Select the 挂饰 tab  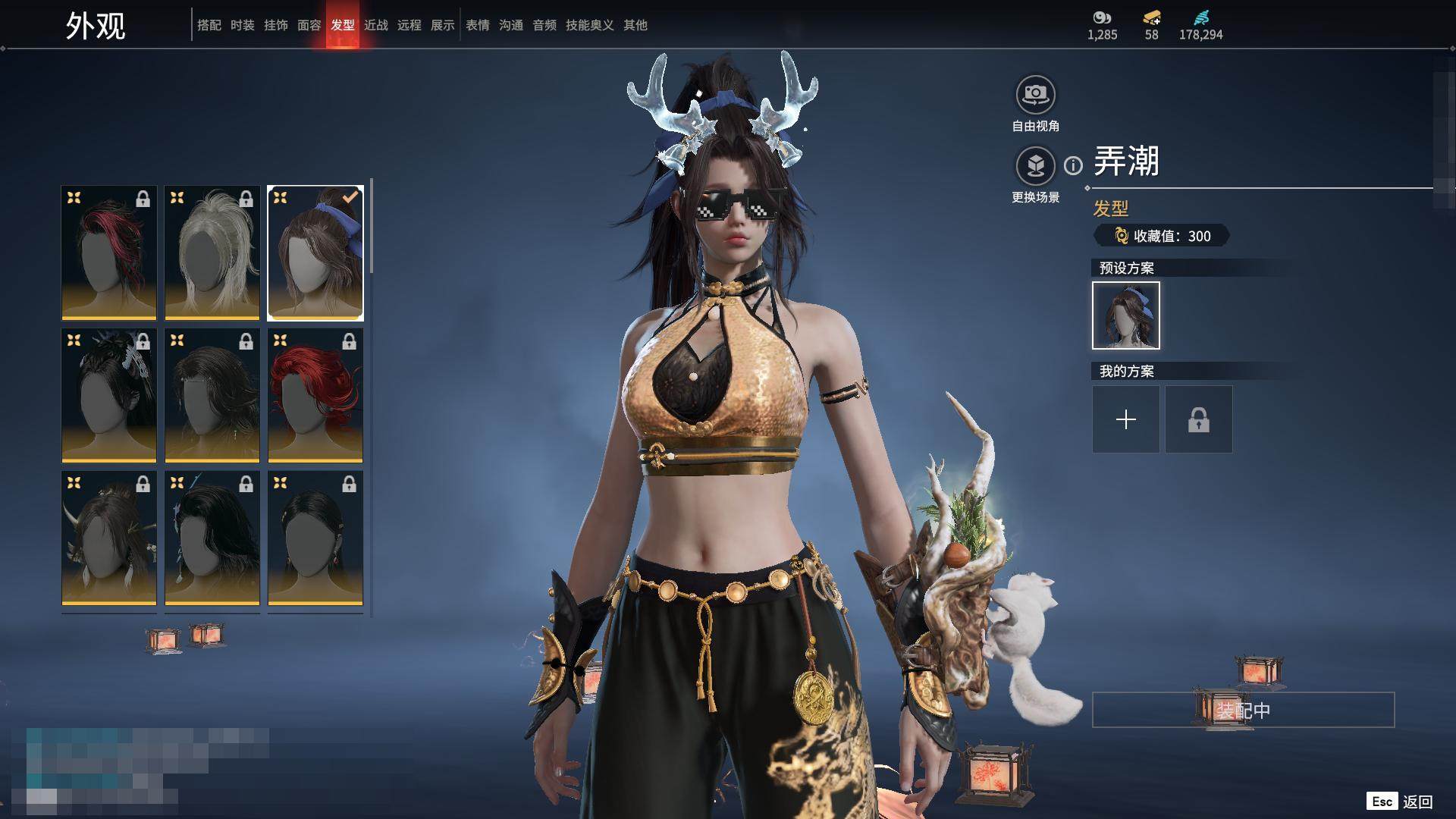click(275, 25)
